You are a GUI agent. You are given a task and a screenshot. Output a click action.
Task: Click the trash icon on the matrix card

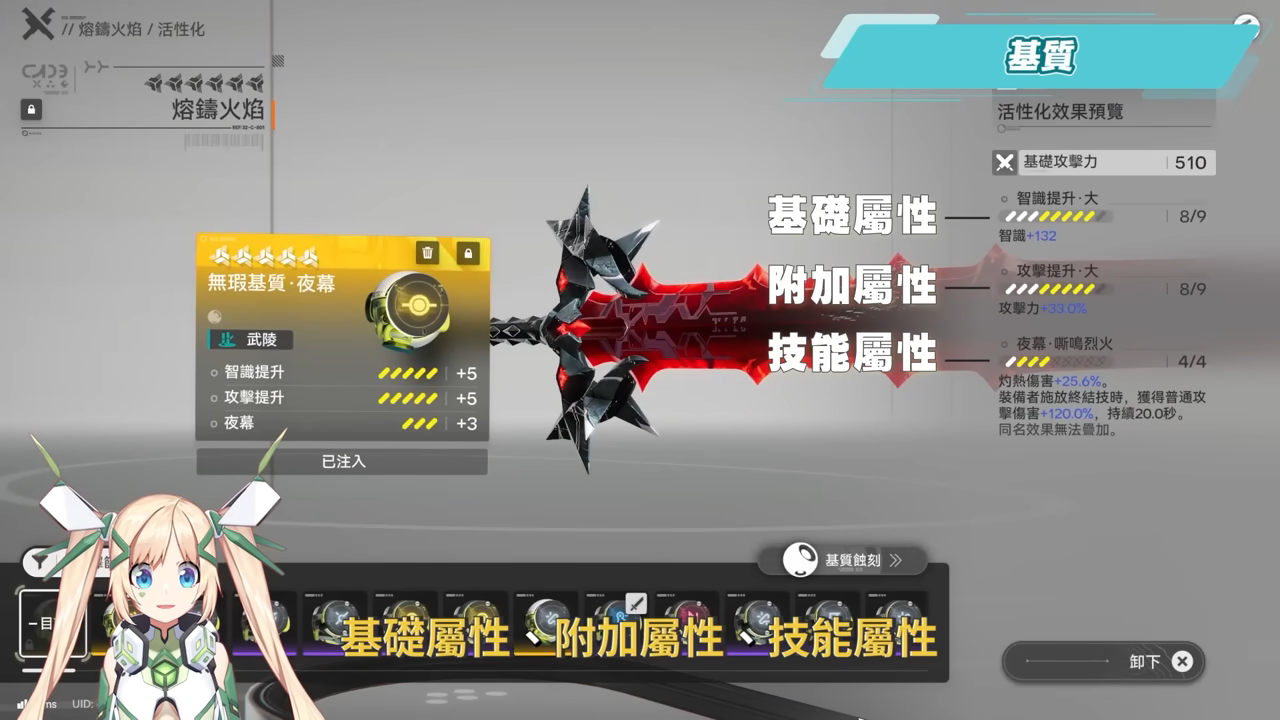tap(426, 254)
